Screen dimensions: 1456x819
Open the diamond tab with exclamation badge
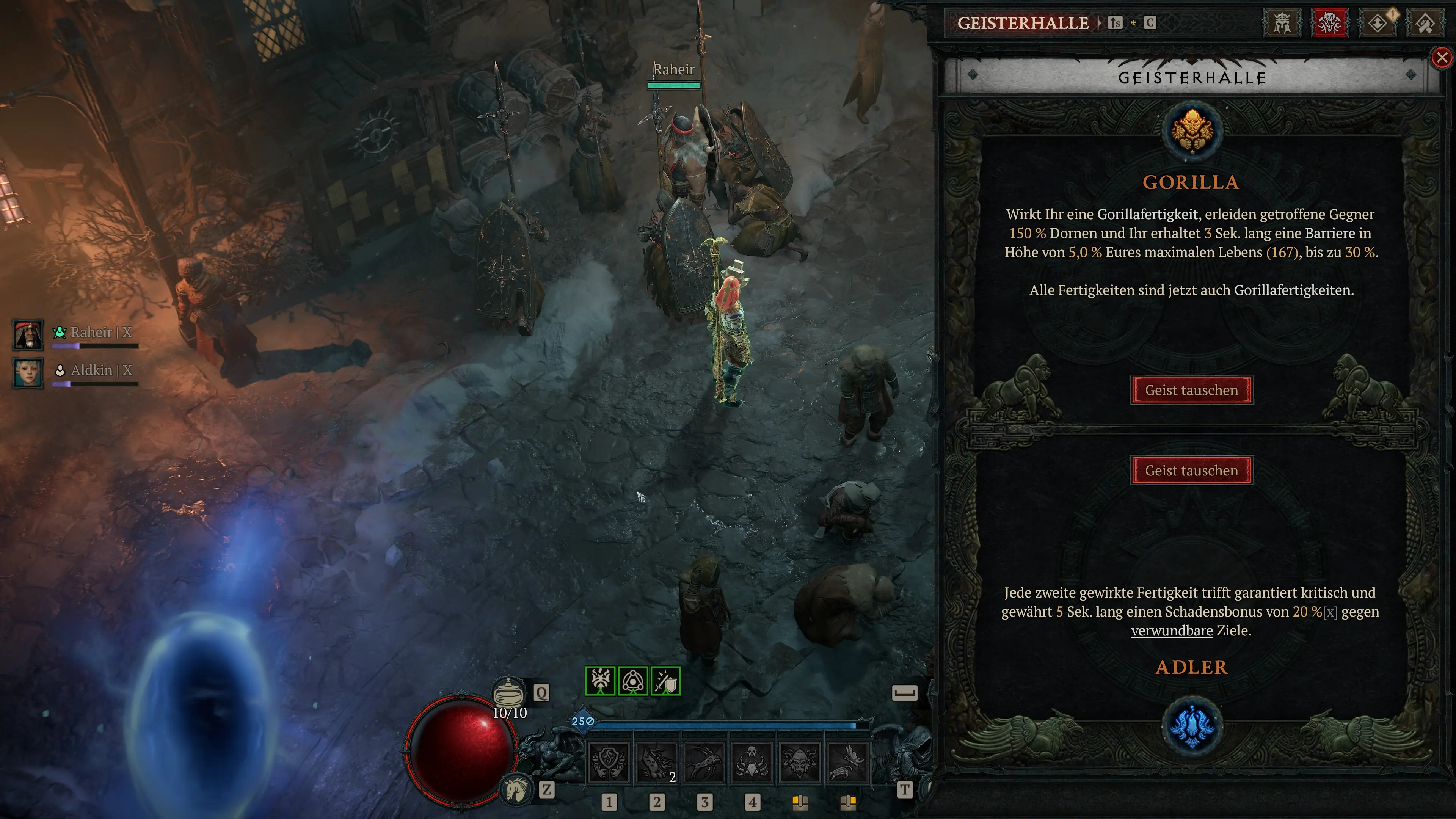coord(1378,24)
